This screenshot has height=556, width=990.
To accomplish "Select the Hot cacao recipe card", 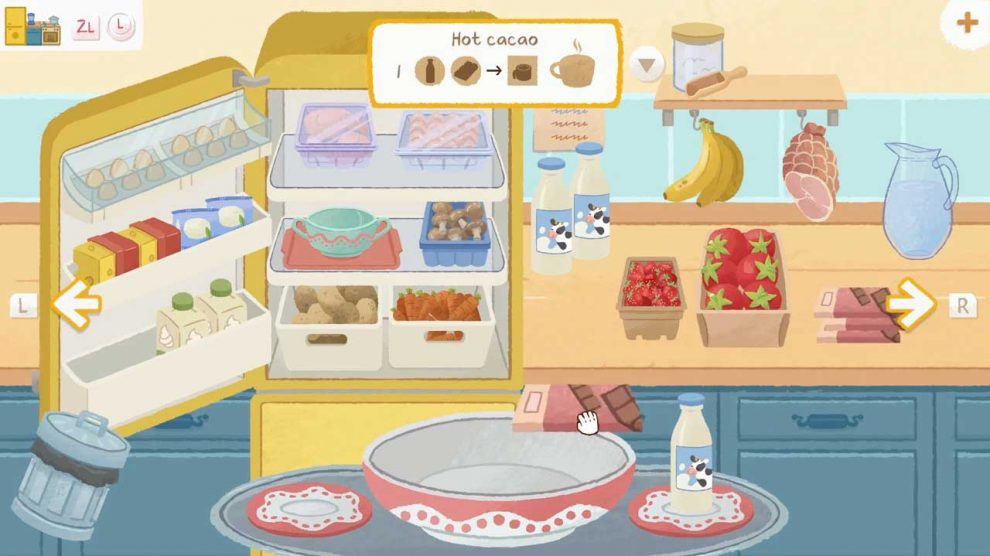I will (494, 62).
